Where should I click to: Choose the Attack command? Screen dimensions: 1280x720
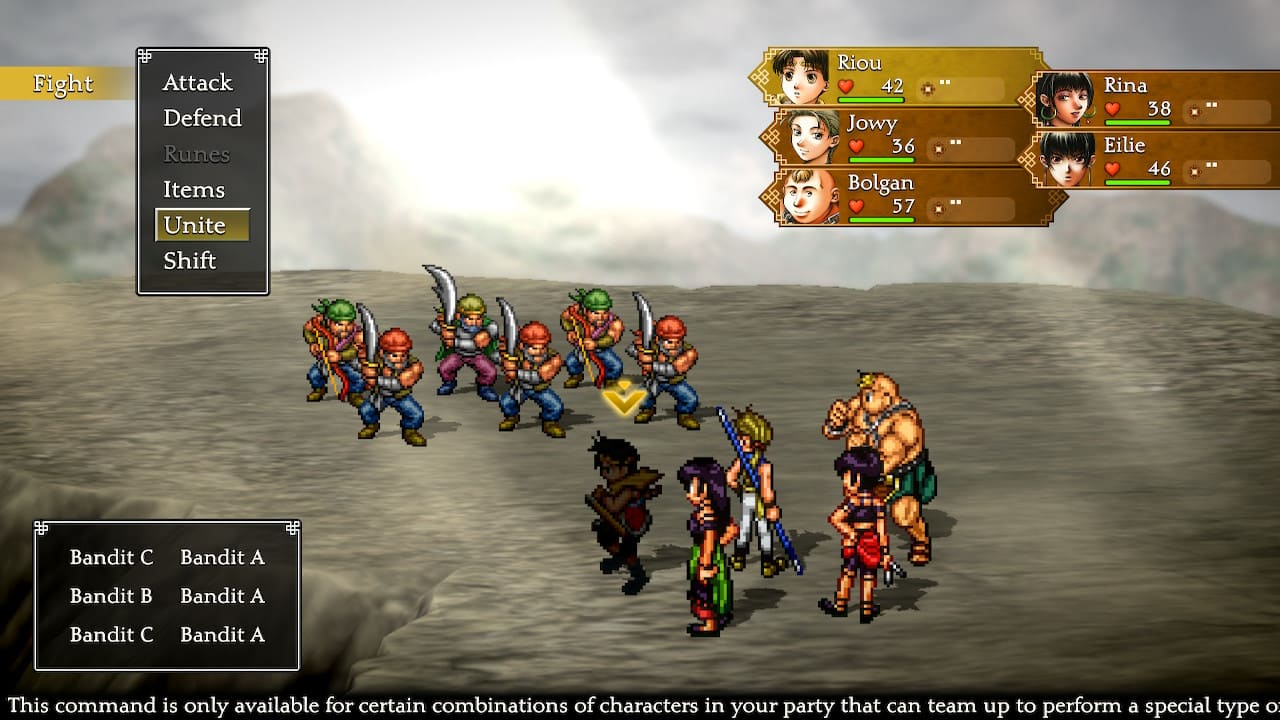tap(197, 83)
